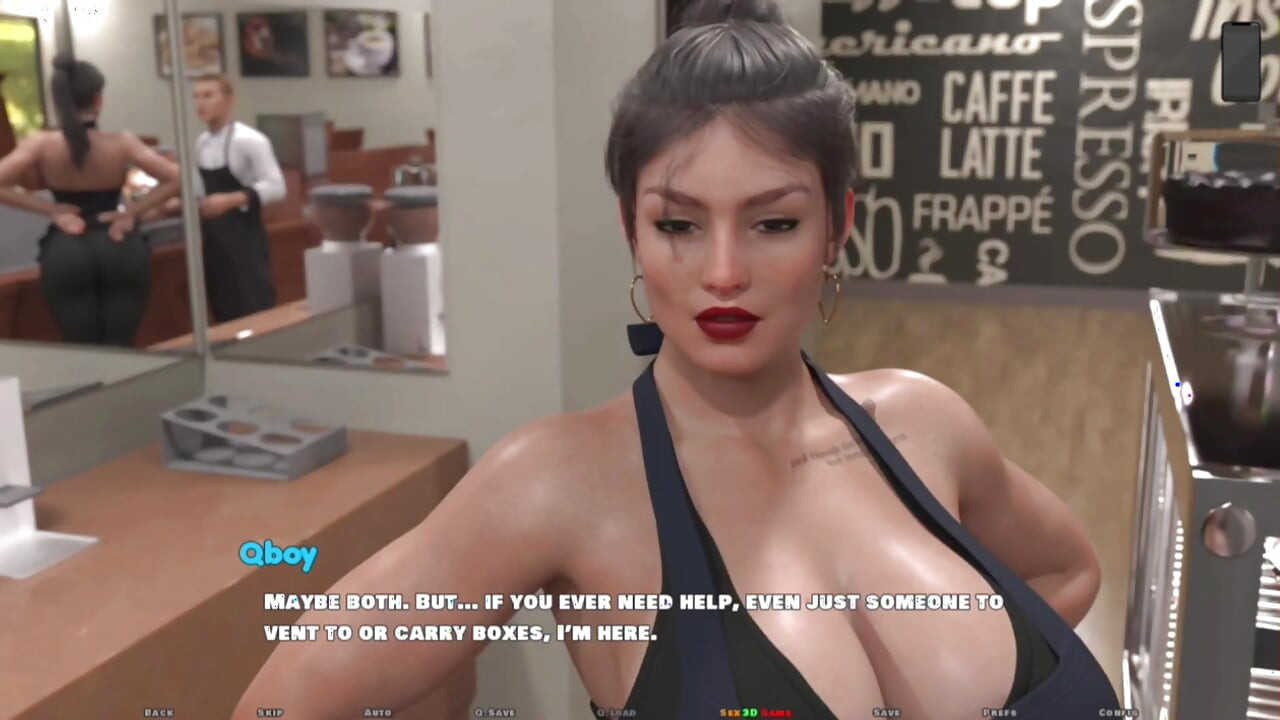Perform a quick save via Q.Save
The image size is (1280, 720).
[x=496, y=712]
